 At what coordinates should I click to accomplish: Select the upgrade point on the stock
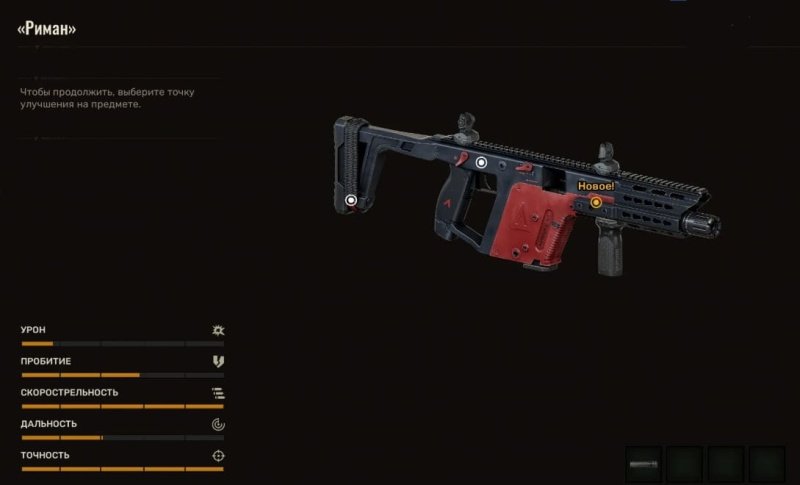click(x=351, y=200)
